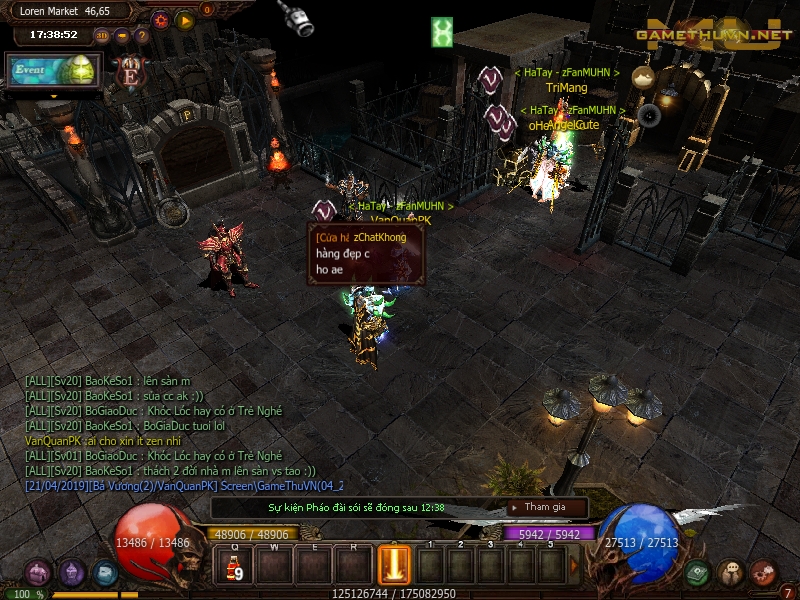Click the orange play arrow button
Image resolution: width=800 pixels, height=600 pixels.
tap(185, 19)
